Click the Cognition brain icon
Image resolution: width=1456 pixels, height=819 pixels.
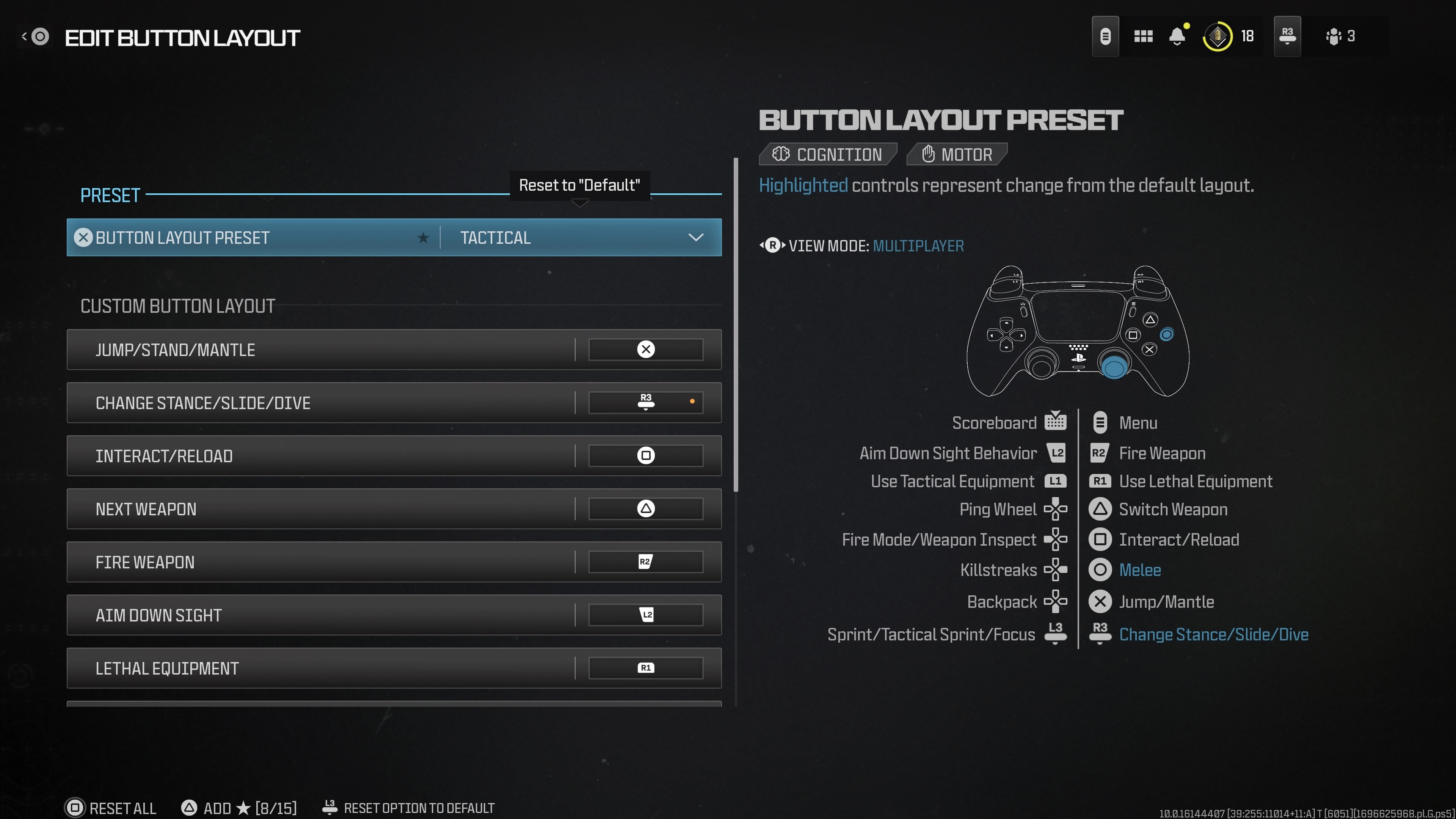pos(782,154)
